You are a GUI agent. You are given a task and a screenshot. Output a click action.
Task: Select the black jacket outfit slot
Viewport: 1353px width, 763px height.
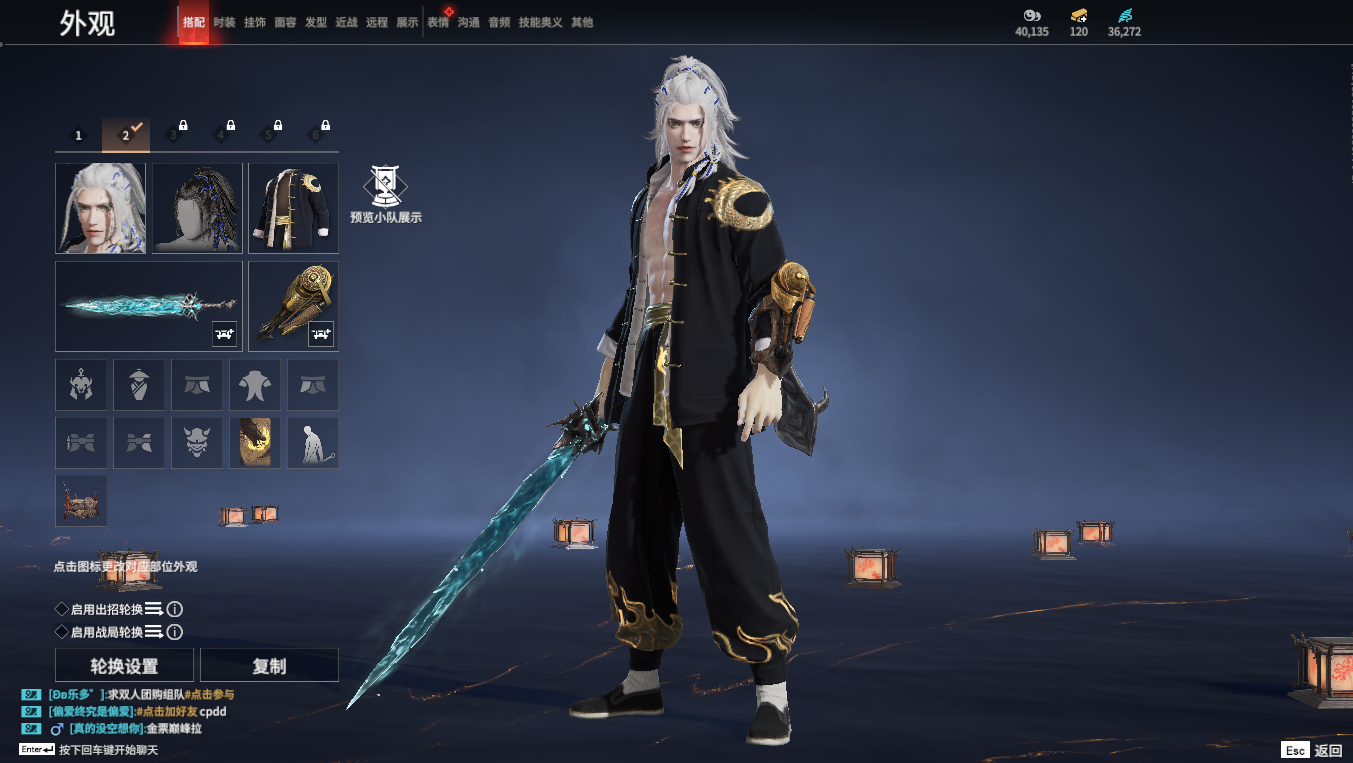point(293,208)
